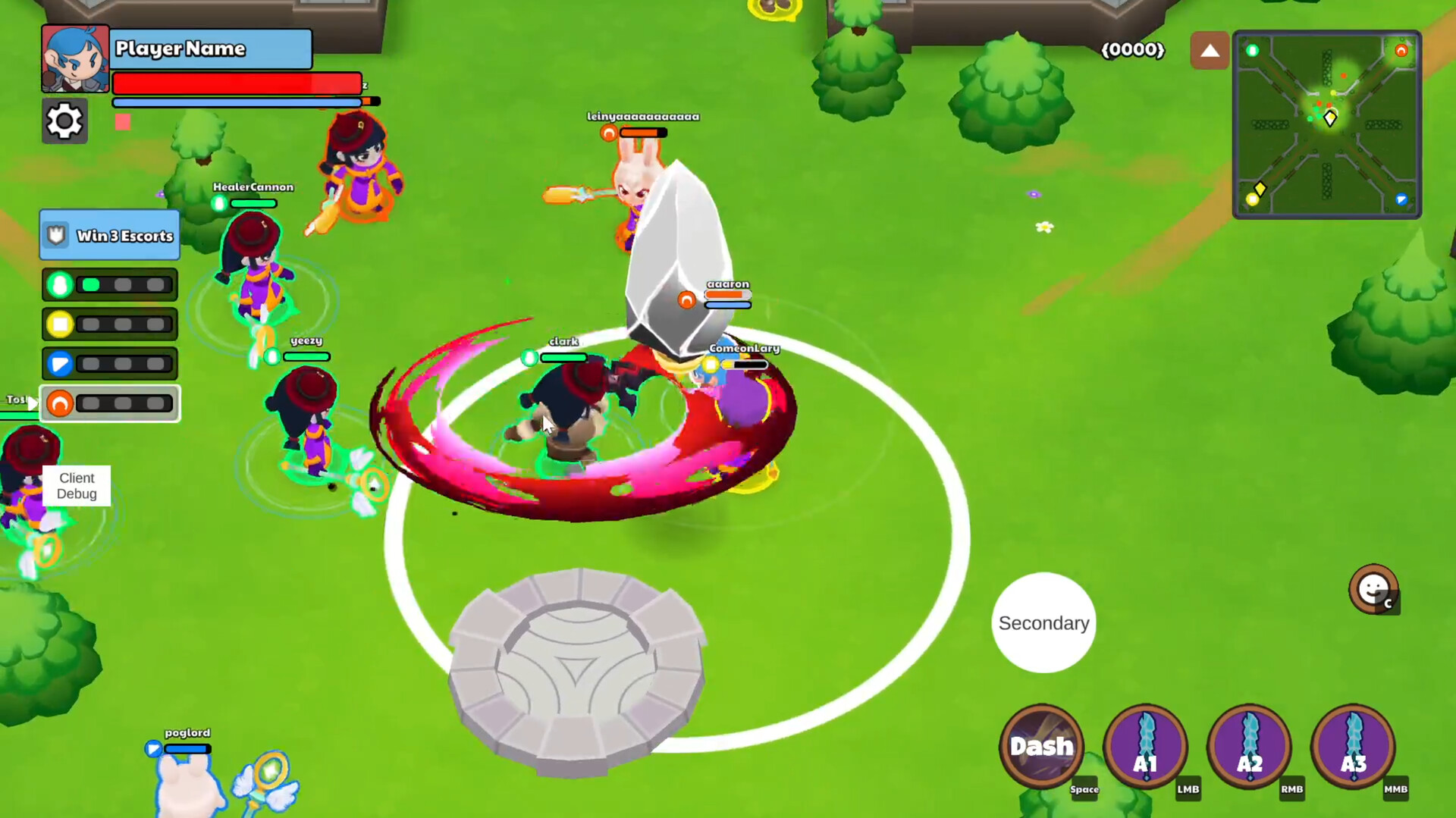Screen dimensions: 1456x818
Task: Open the emote wheel smiley icon
Action: (1375, 591)
